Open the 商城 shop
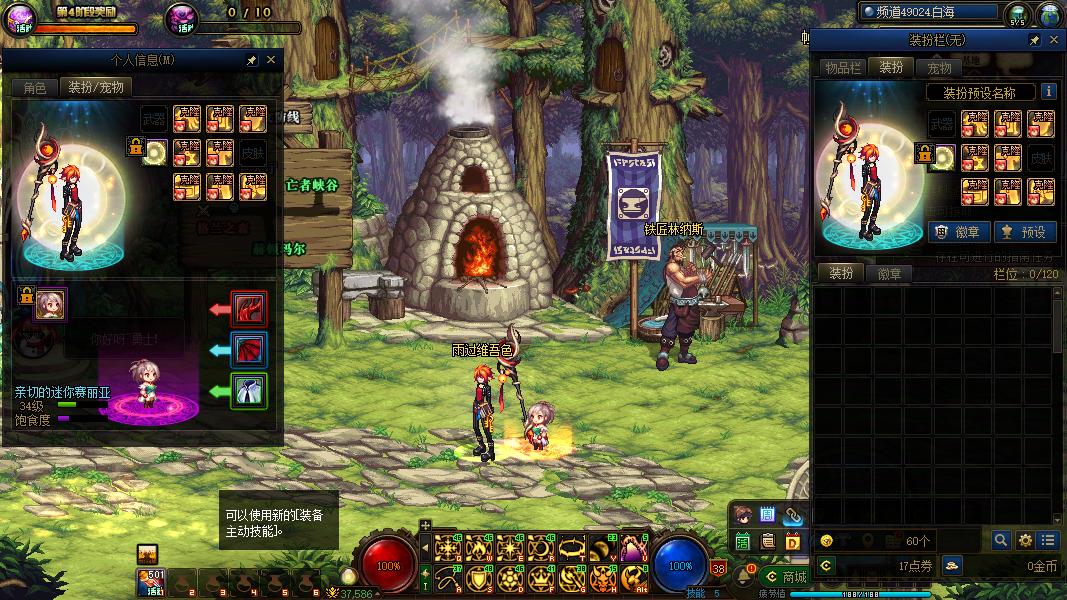The image size is (1067, 600). coord(785,577)
